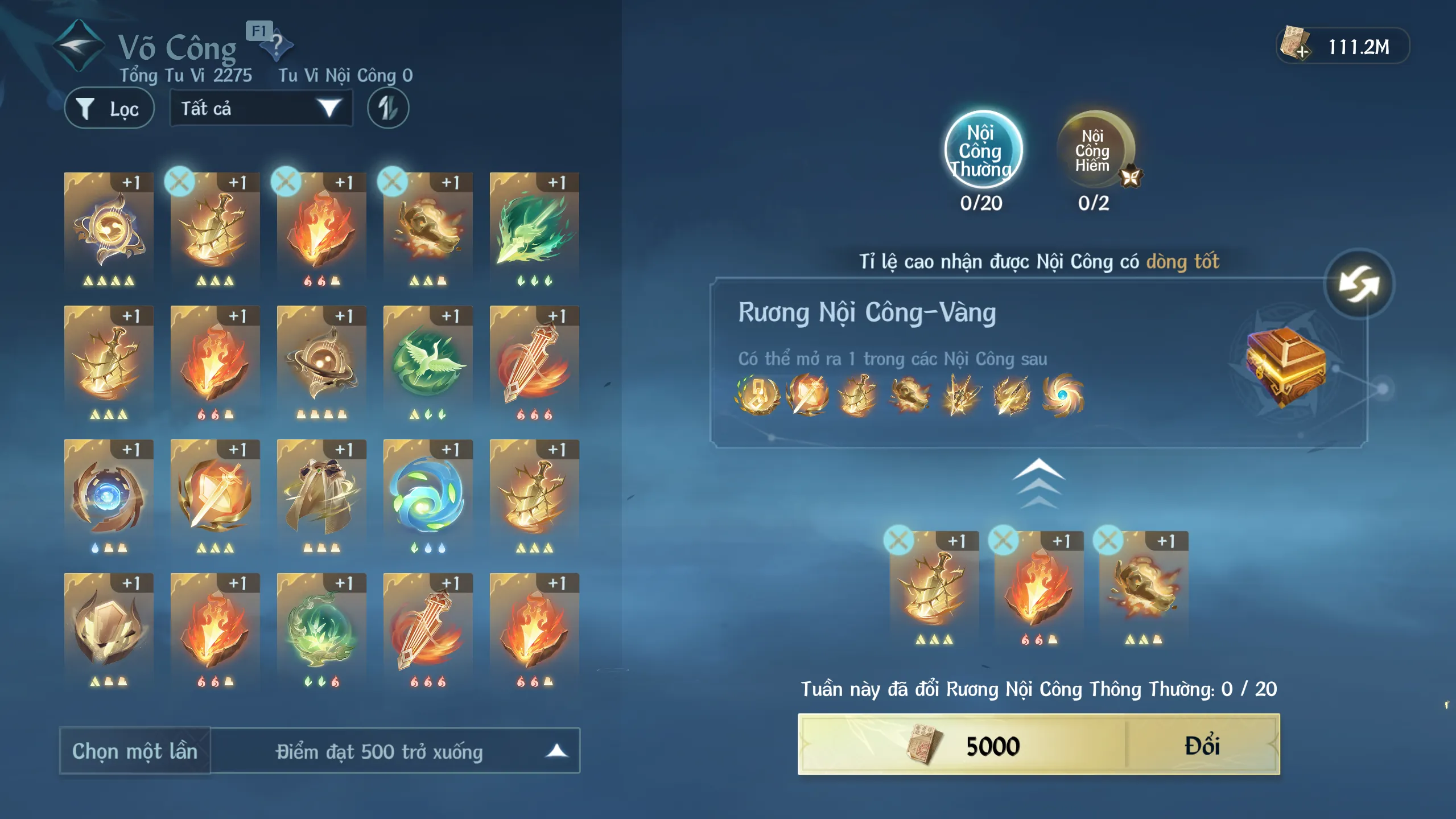Pick the golden cloak inner skill card

[x=321, y=496]
